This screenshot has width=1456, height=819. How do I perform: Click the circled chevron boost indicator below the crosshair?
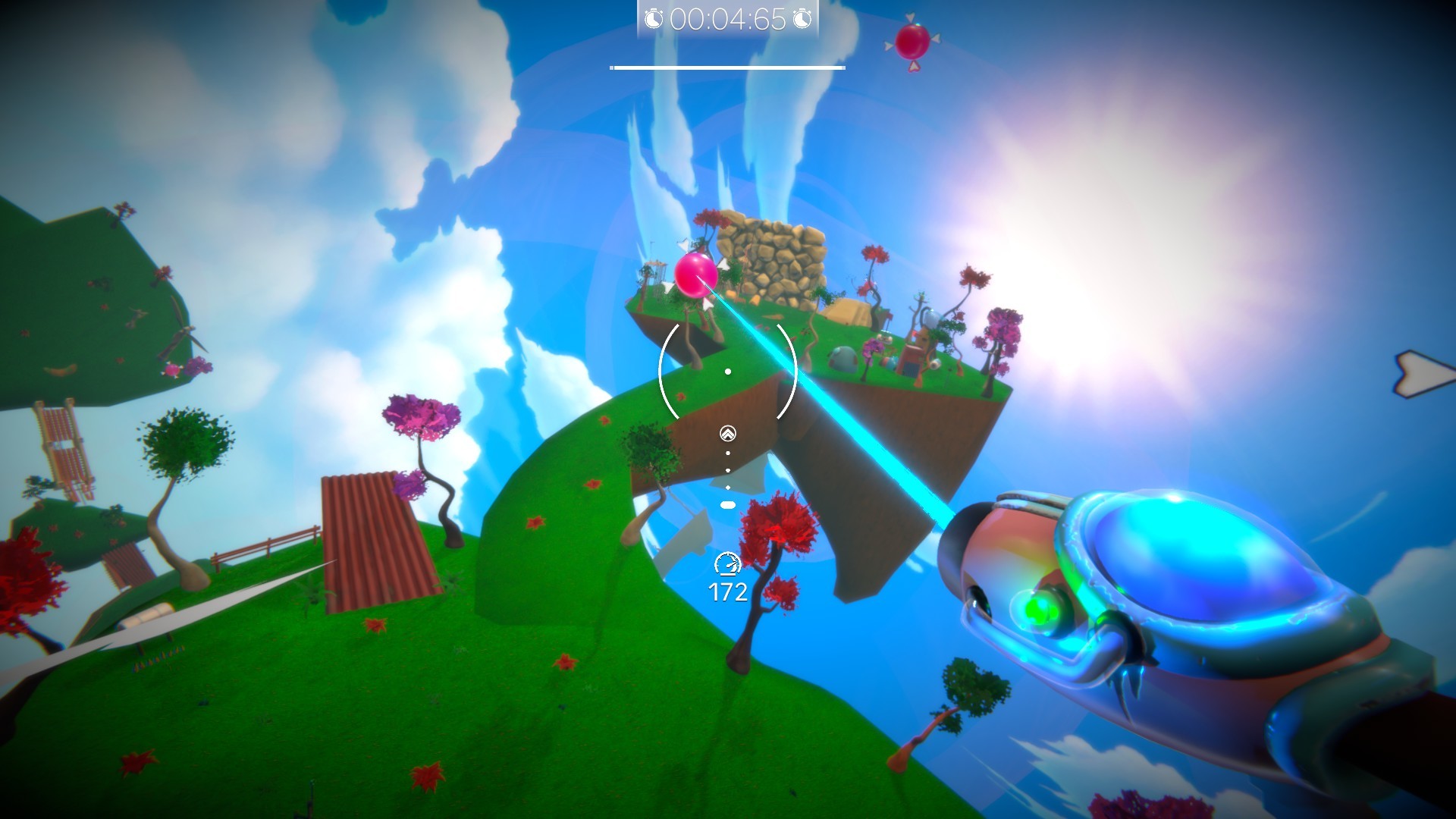point(727,432)
